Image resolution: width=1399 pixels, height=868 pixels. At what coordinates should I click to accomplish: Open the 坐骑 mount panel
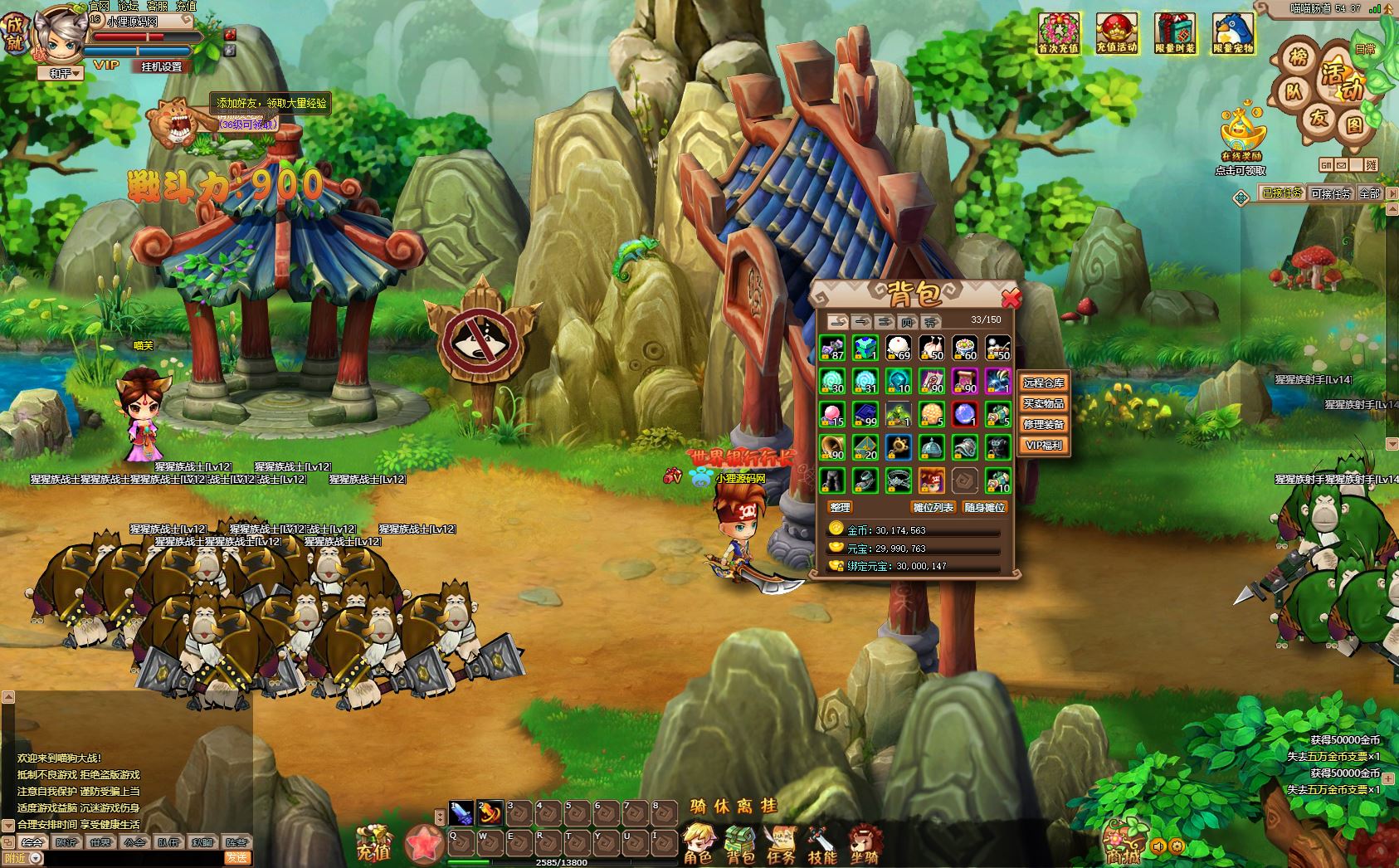click(x=863, y=842)
